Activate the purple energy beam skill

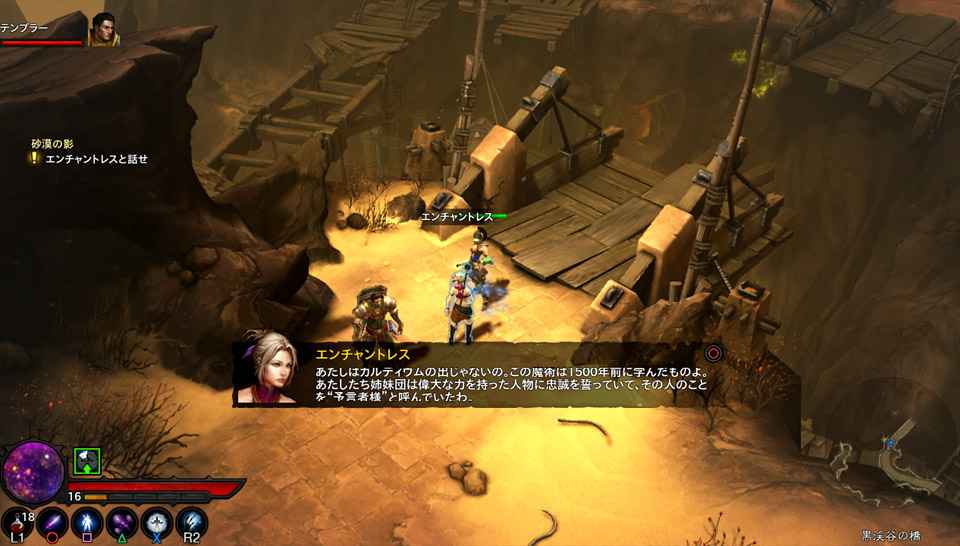52,523
